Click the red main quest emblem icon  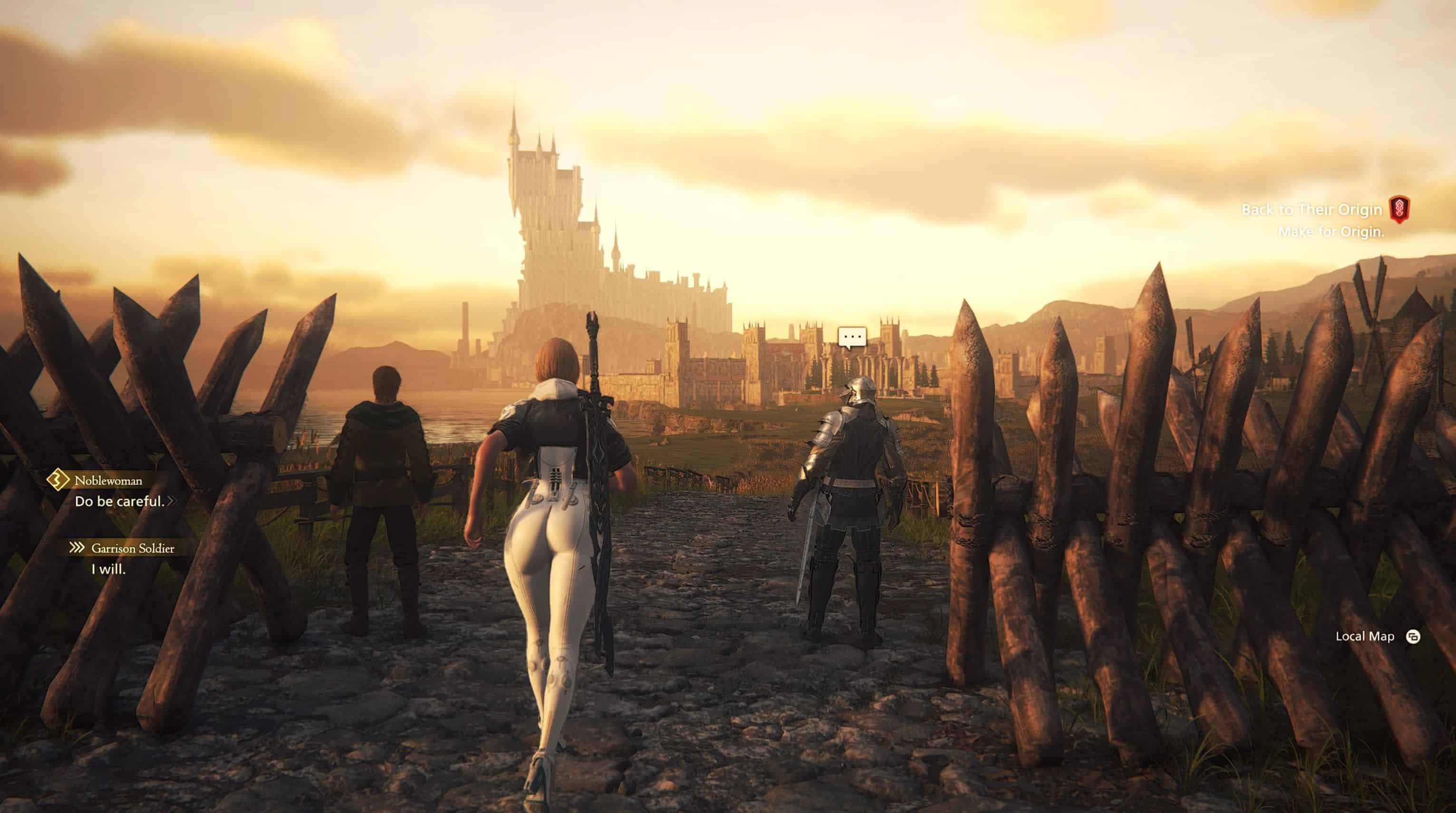(x=1399, y=209)
